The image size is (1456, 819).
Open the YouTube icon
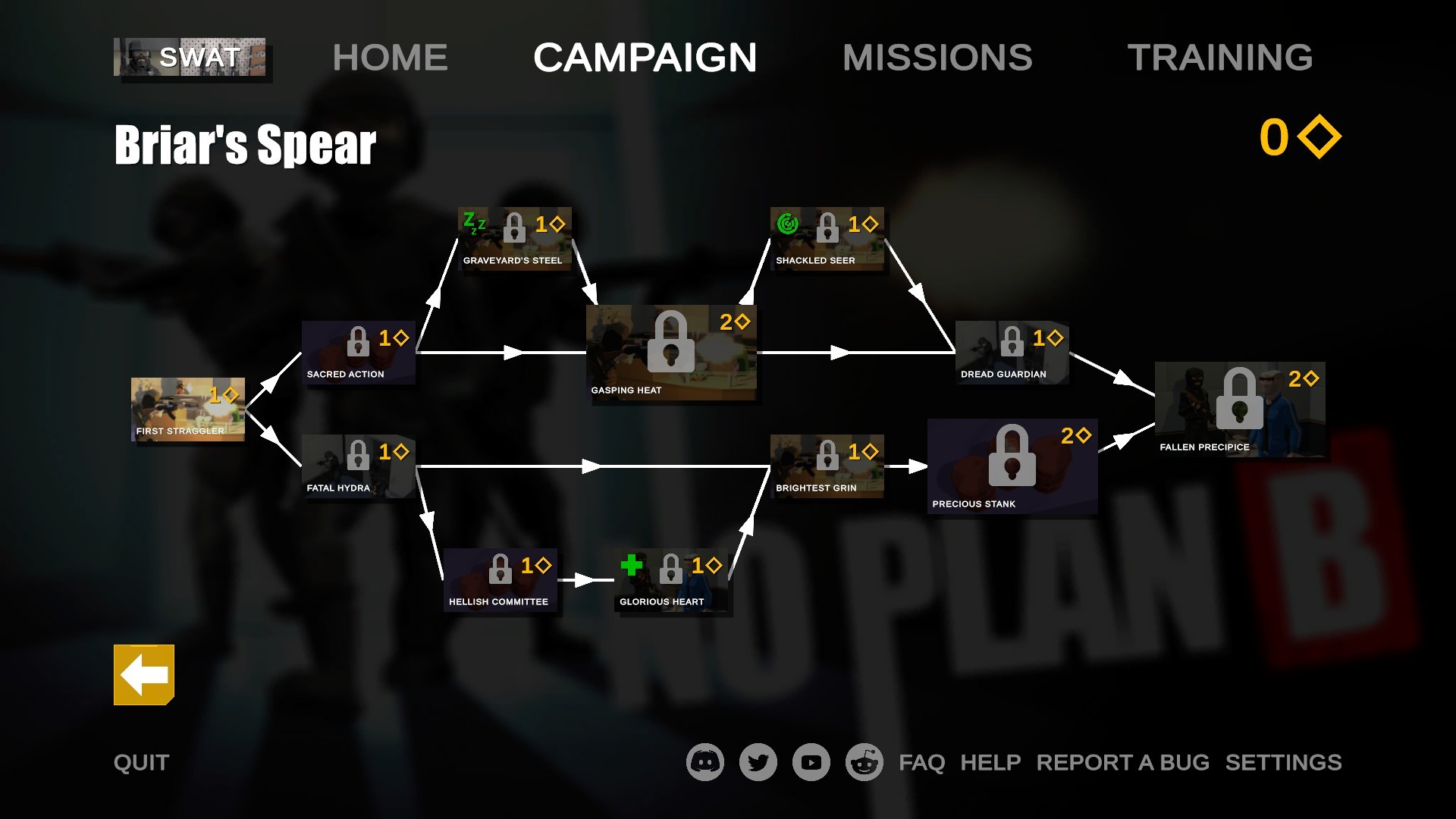[x=810, y=762]
